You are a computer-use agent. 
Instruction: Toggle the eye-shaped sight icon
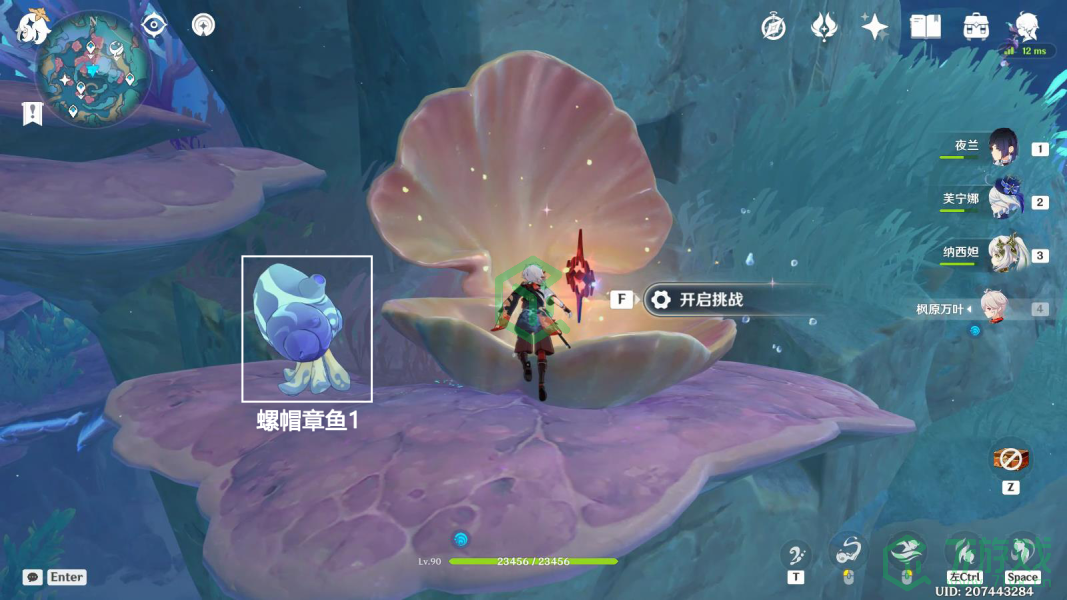point(154,25)
